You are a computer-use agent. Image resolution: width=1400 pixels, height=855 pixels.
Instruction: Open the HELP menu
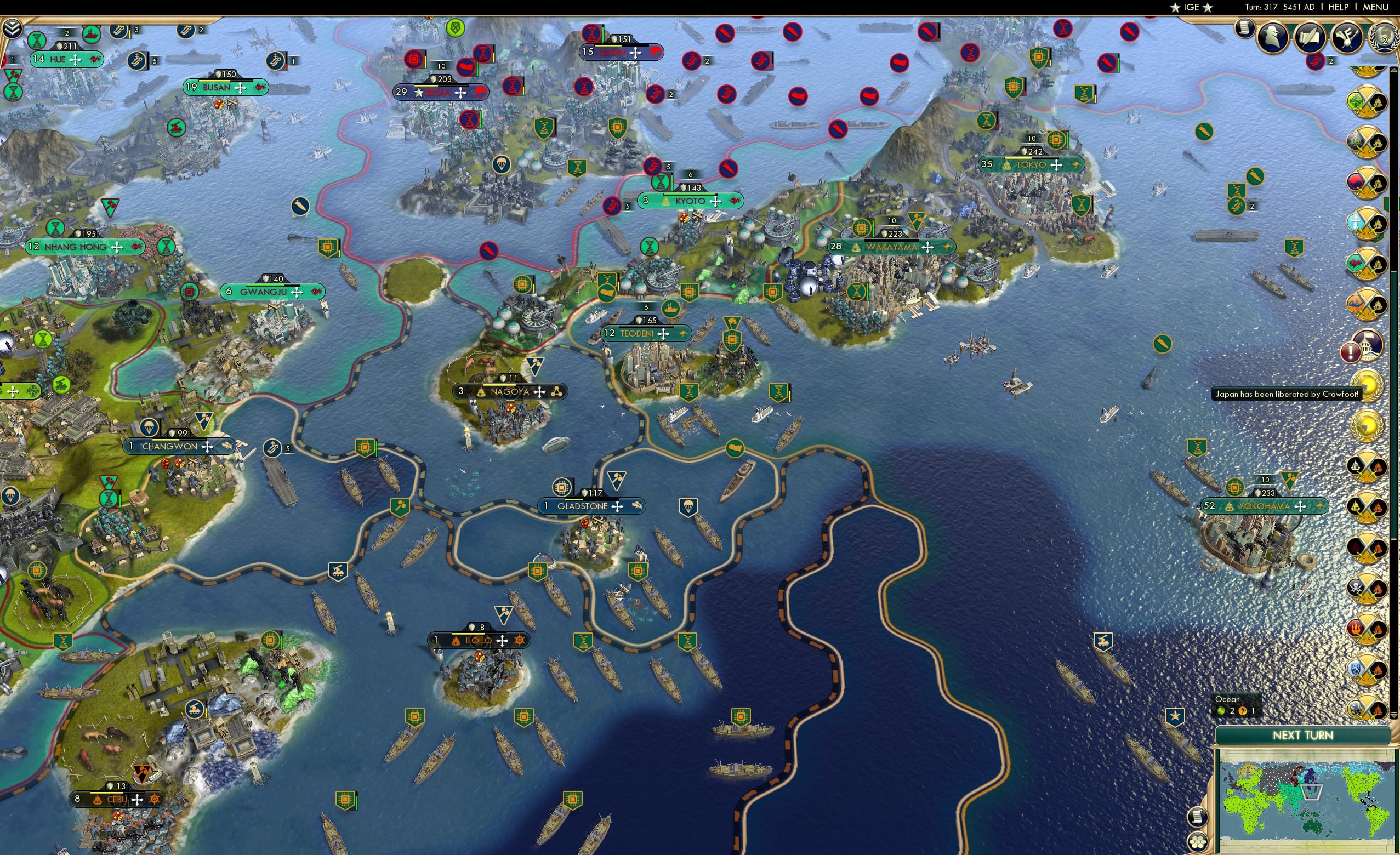pos(1339,7)
